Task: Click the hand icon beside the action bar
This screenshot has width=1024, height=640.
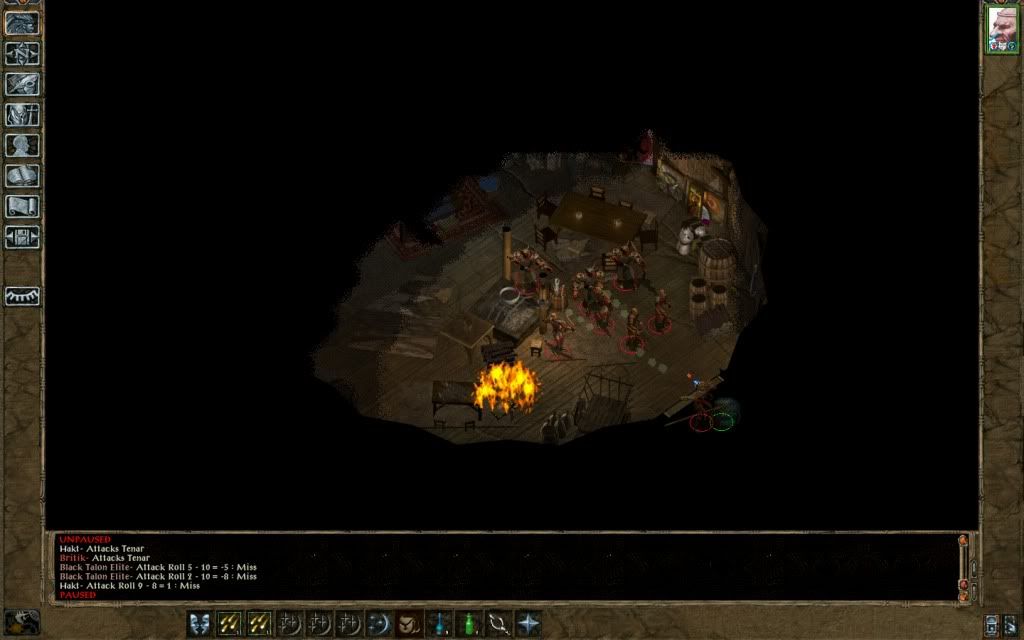Action: [x=22, y=621]
